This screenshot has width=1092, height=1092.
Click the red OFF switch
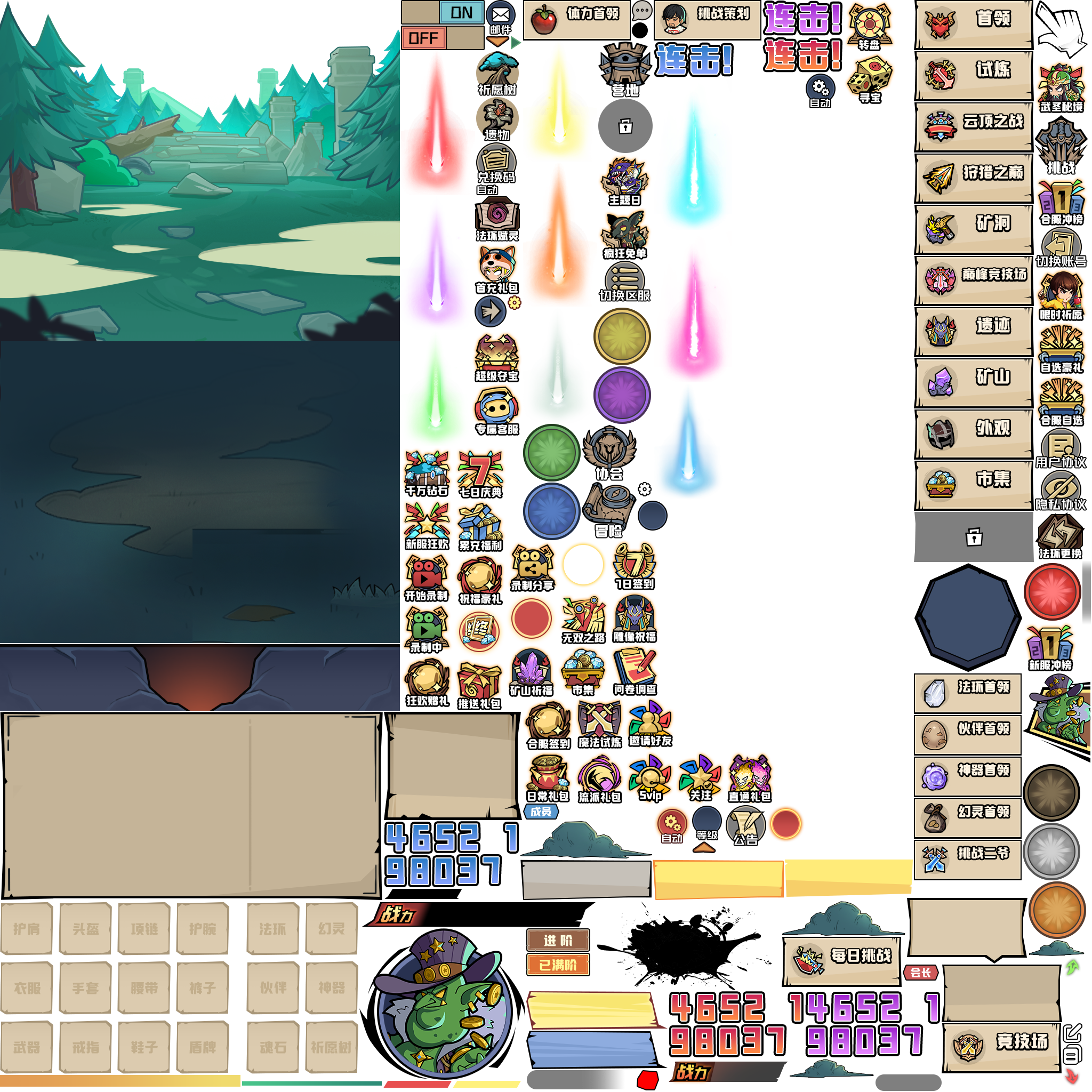(x=423, y=38)
